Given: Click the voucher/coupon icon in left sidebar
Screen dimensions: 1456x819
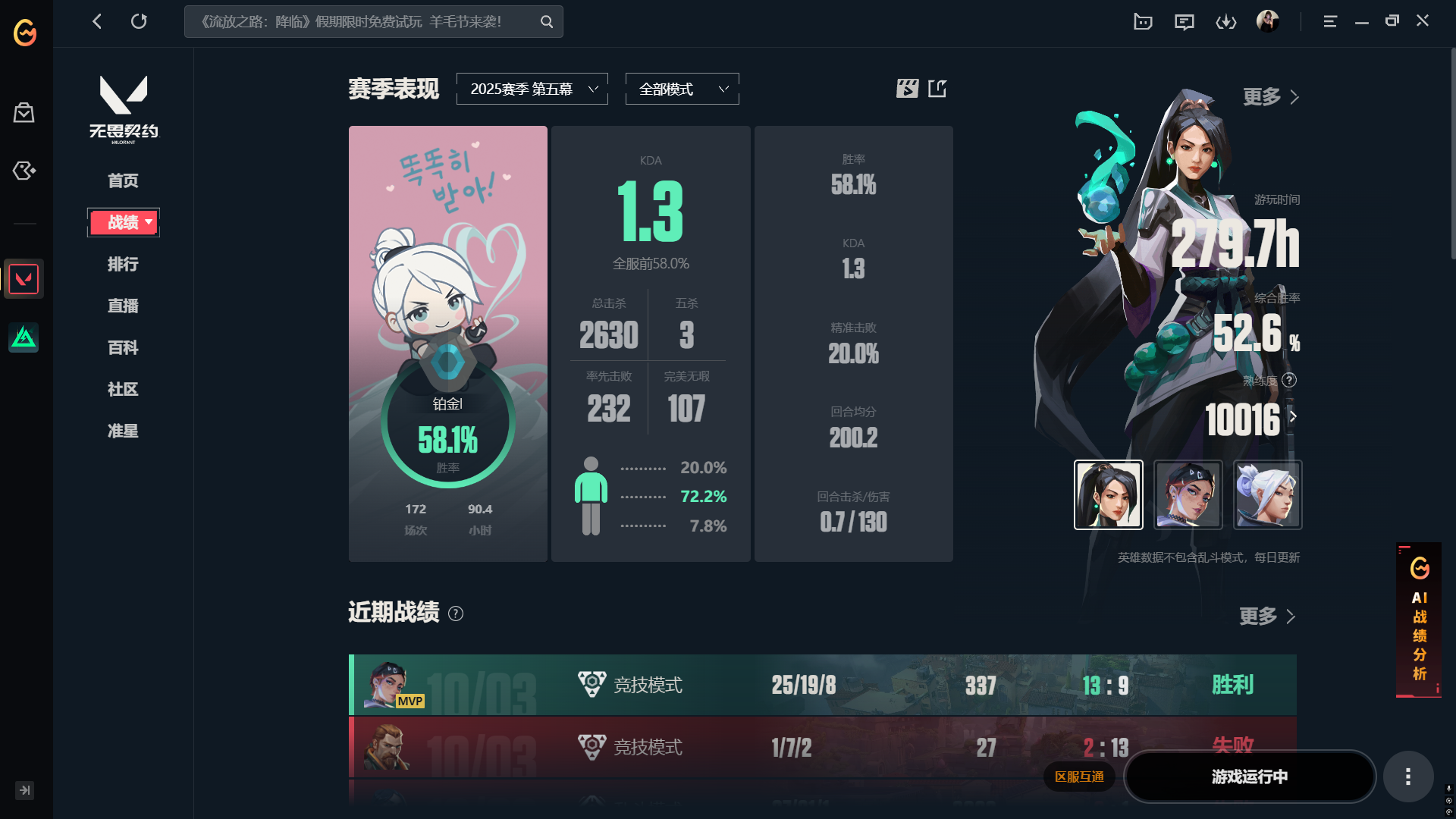Looking at the screenshot, I should click(24, 171).
